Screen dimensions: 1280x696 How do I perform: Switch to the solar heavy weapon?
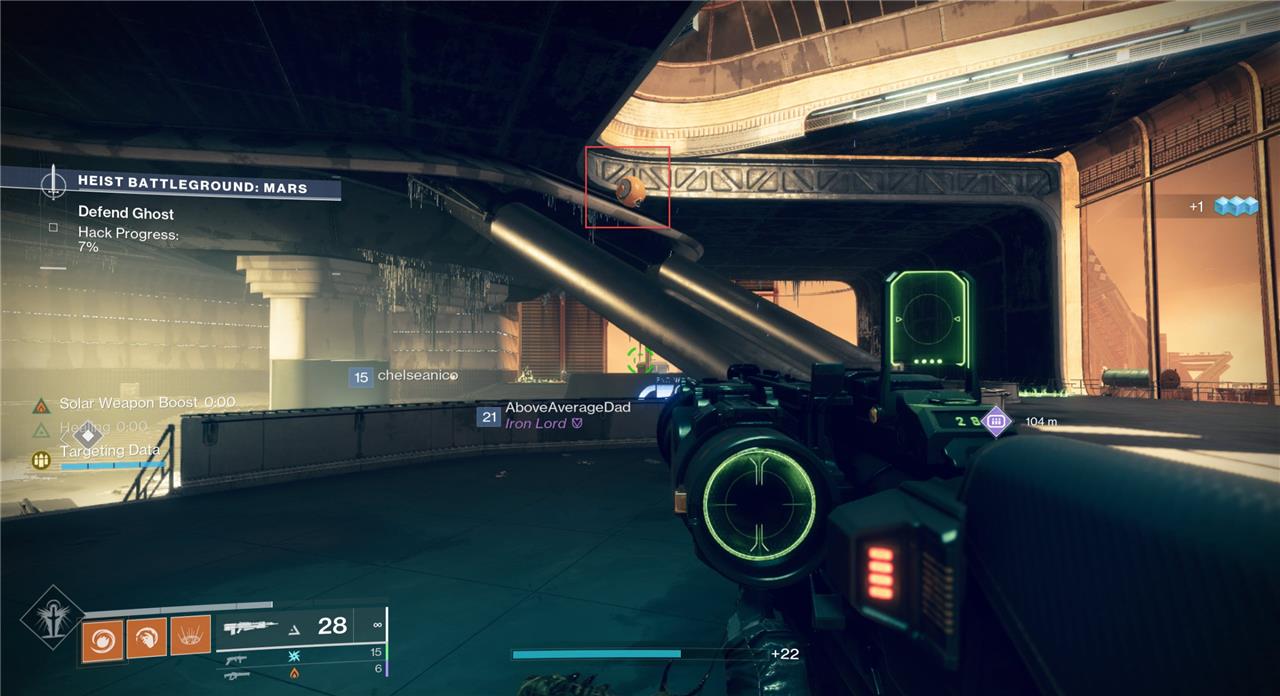pos(237,675)
